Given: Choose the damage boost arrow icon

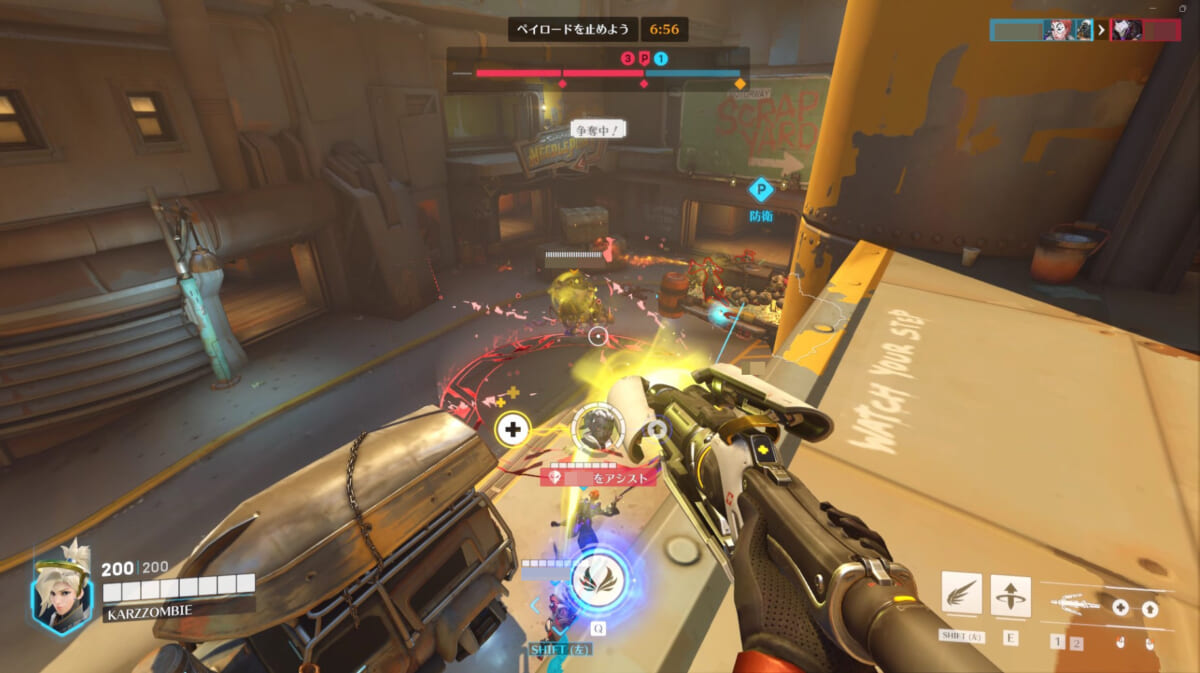Looking at the screenshot, I should (1150, 607).
